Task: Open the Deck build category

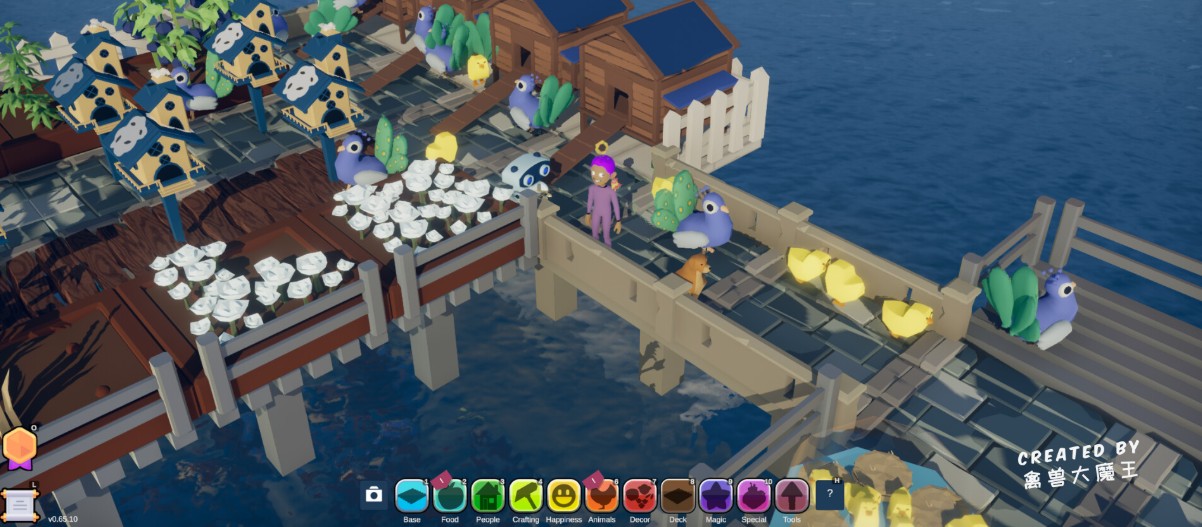Action: point(678,495)
